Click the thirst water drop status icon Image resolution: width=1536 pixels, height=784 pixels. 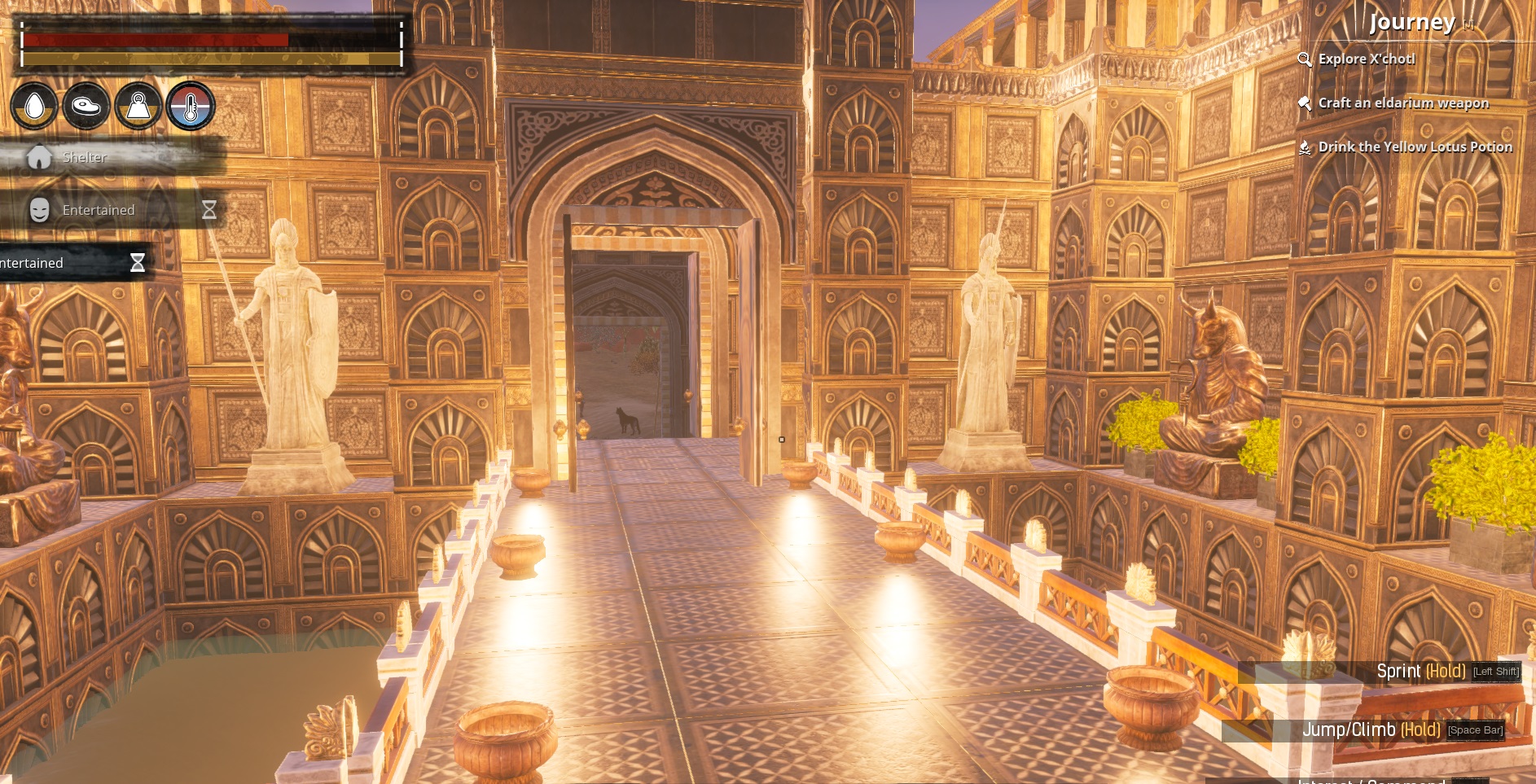click(x=34, y=106)
